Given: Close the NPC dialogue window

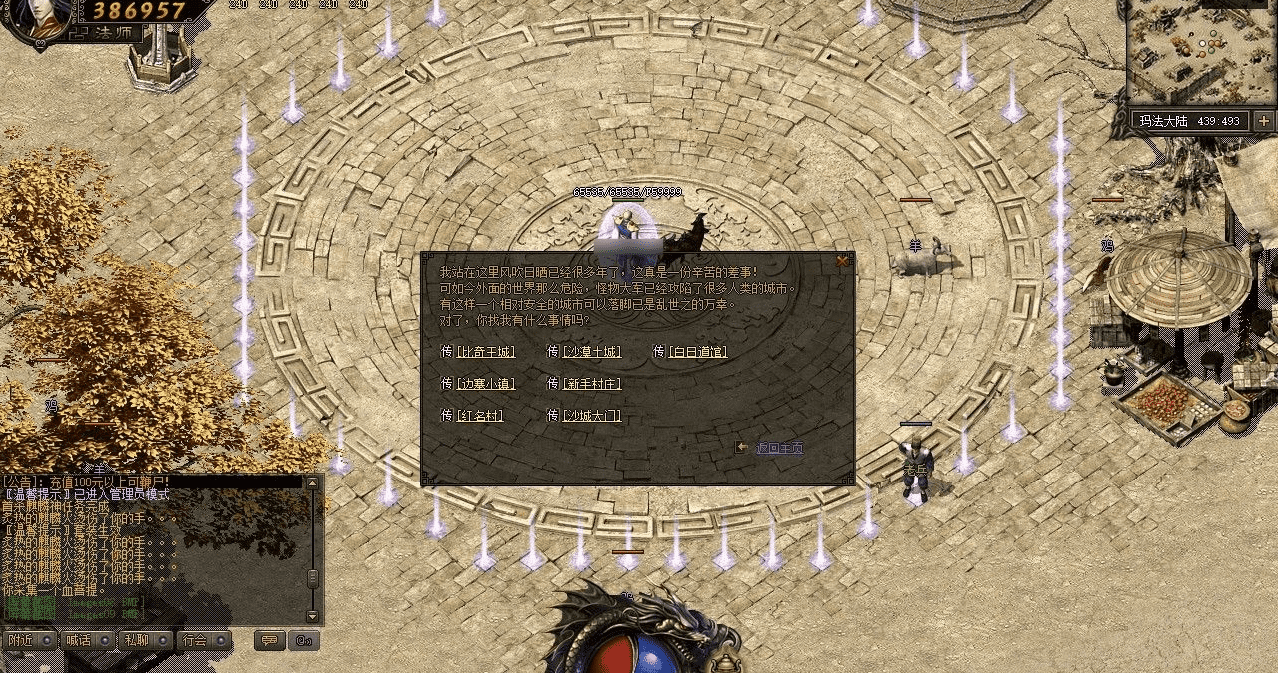Looking at the screenshot, I should (x=843, y=261).
